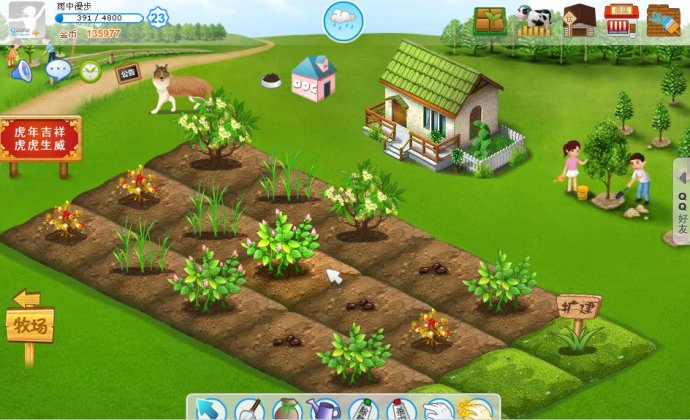
Task: Toggle the sound speaker icon
Action: click(x=21, y=71)
